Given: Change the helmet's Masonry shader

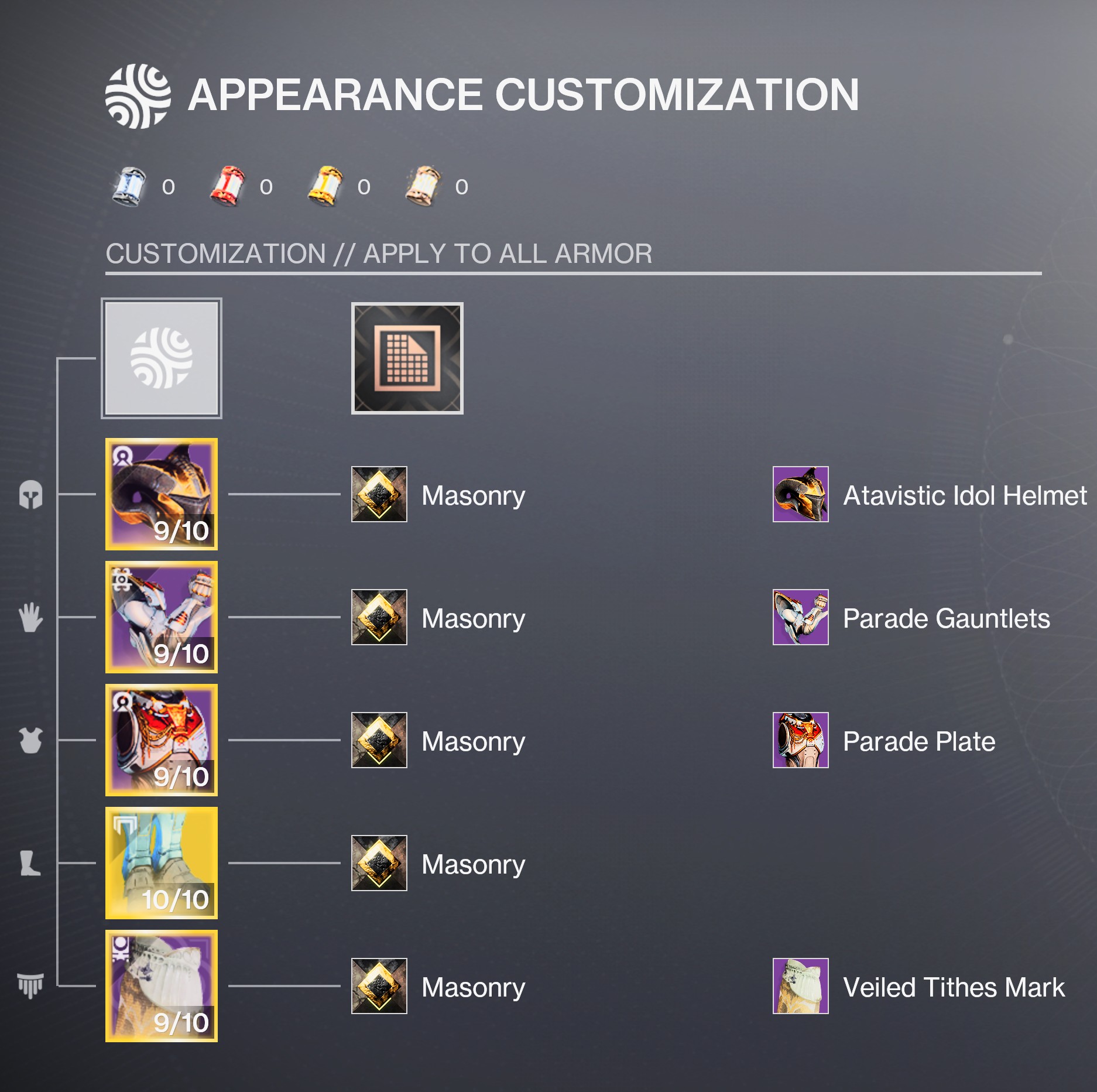Looking at the screenshot, I should (x=379, y=494).
